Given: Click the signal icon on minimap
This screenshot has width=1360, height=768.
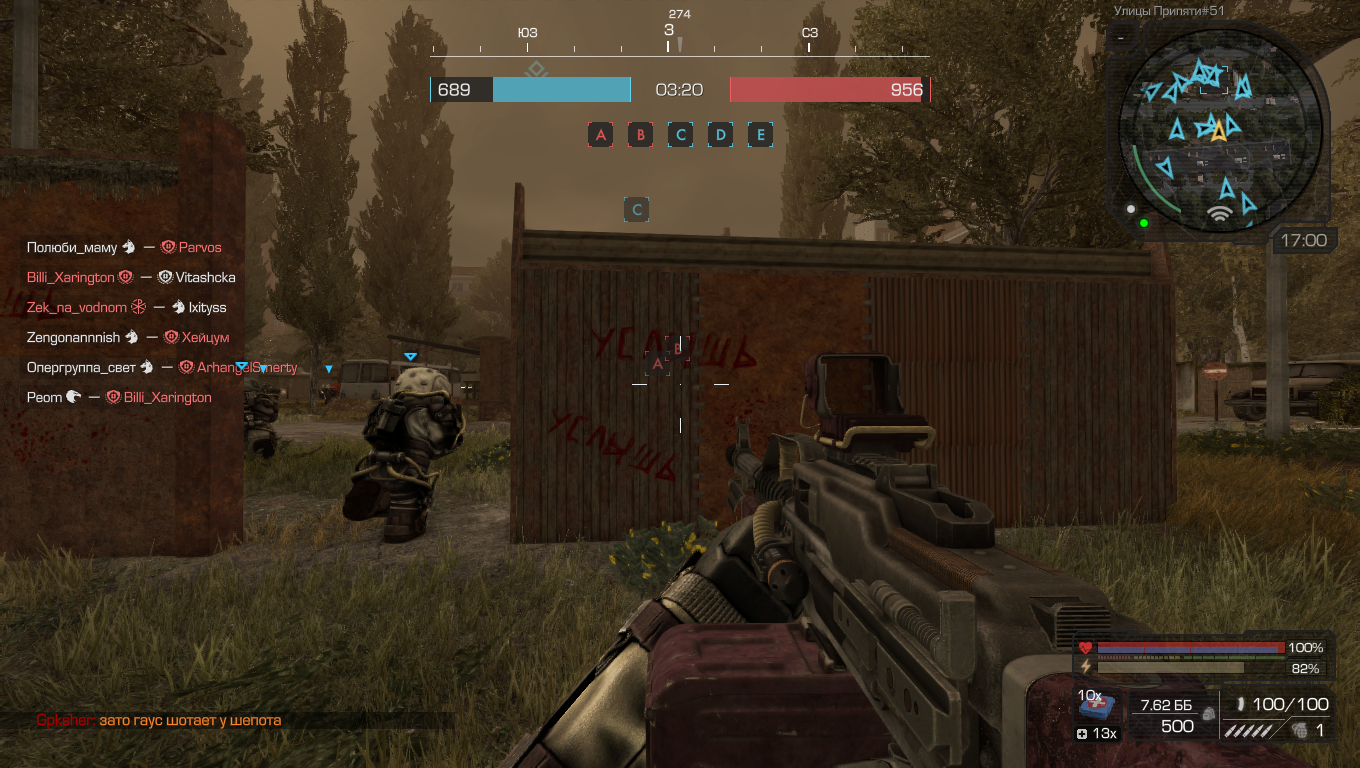Looking at the screenshot, I should (1218, 213).
